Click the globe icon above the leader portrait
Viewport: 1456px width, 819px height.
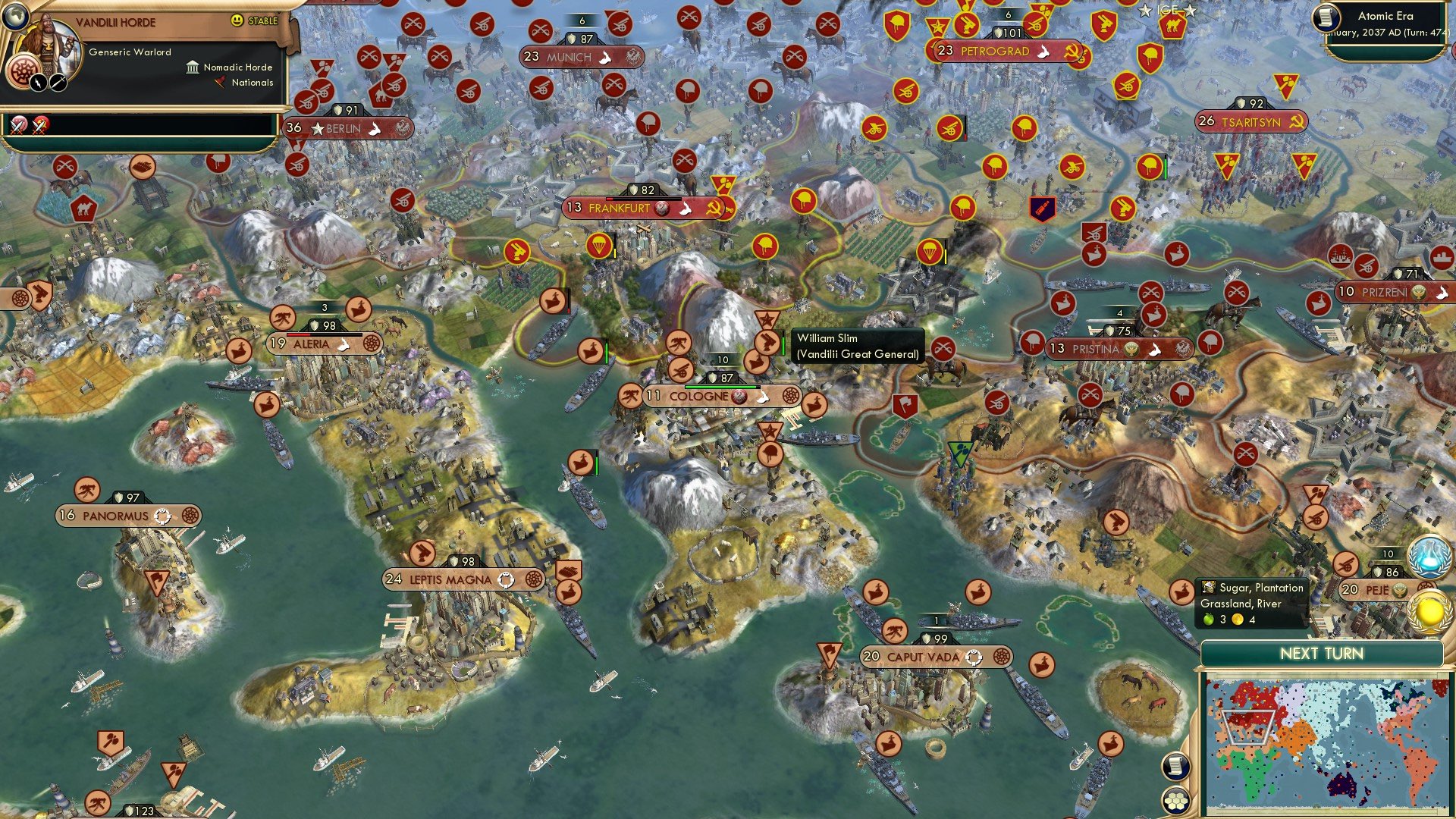point(14,14)
